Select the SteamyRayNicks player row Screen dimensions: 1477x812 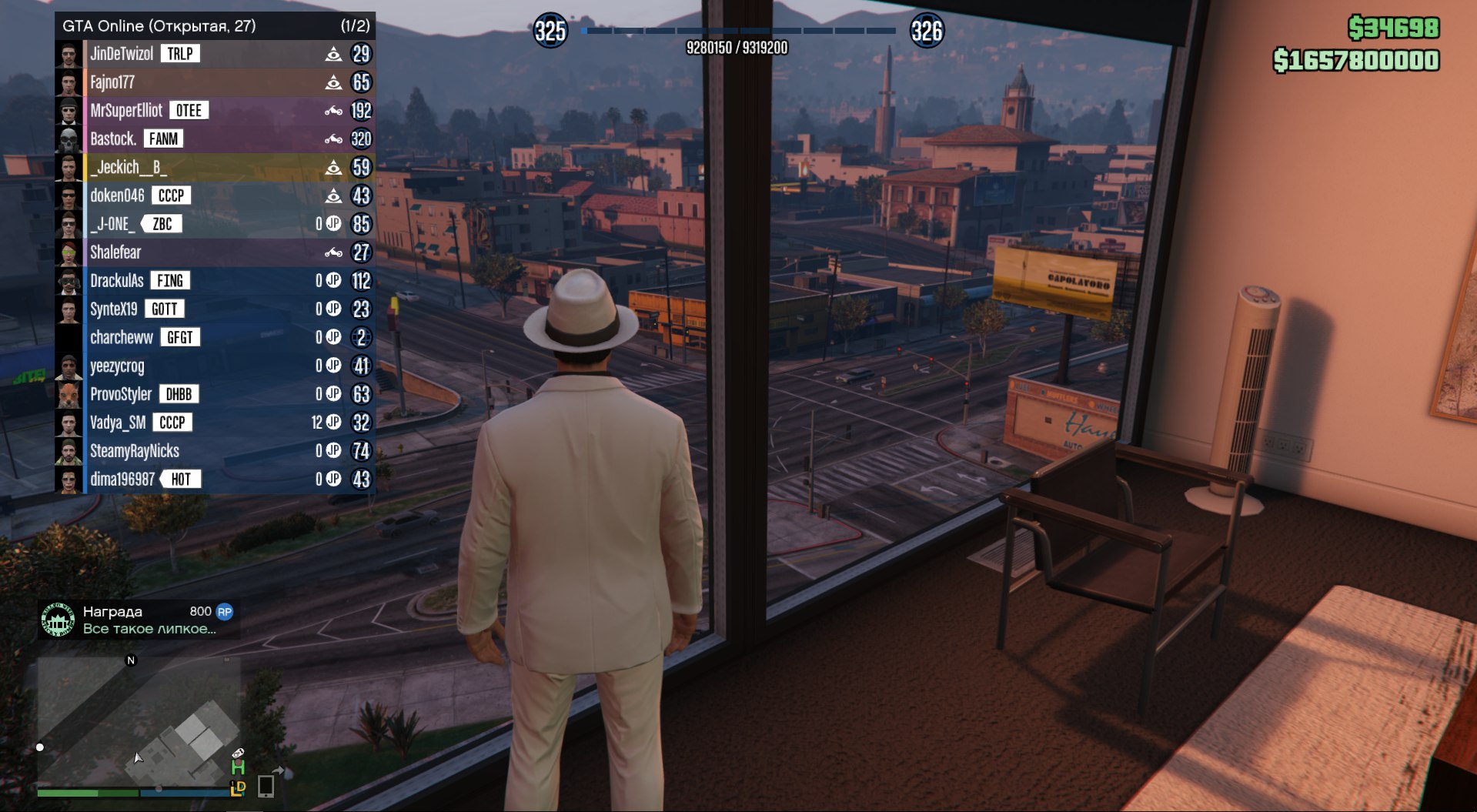[135, 451]
